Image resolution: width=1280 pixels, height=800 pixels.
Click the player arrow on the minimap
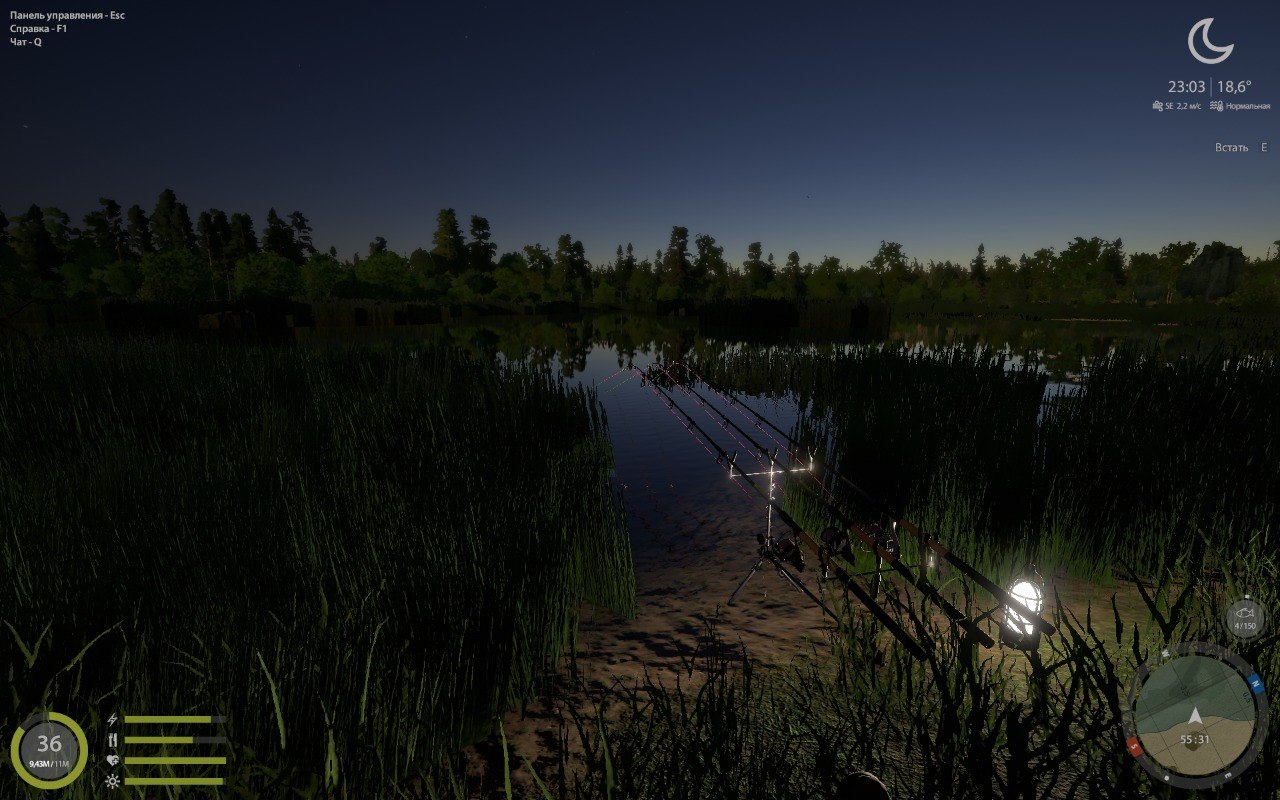pos(1196,716)
